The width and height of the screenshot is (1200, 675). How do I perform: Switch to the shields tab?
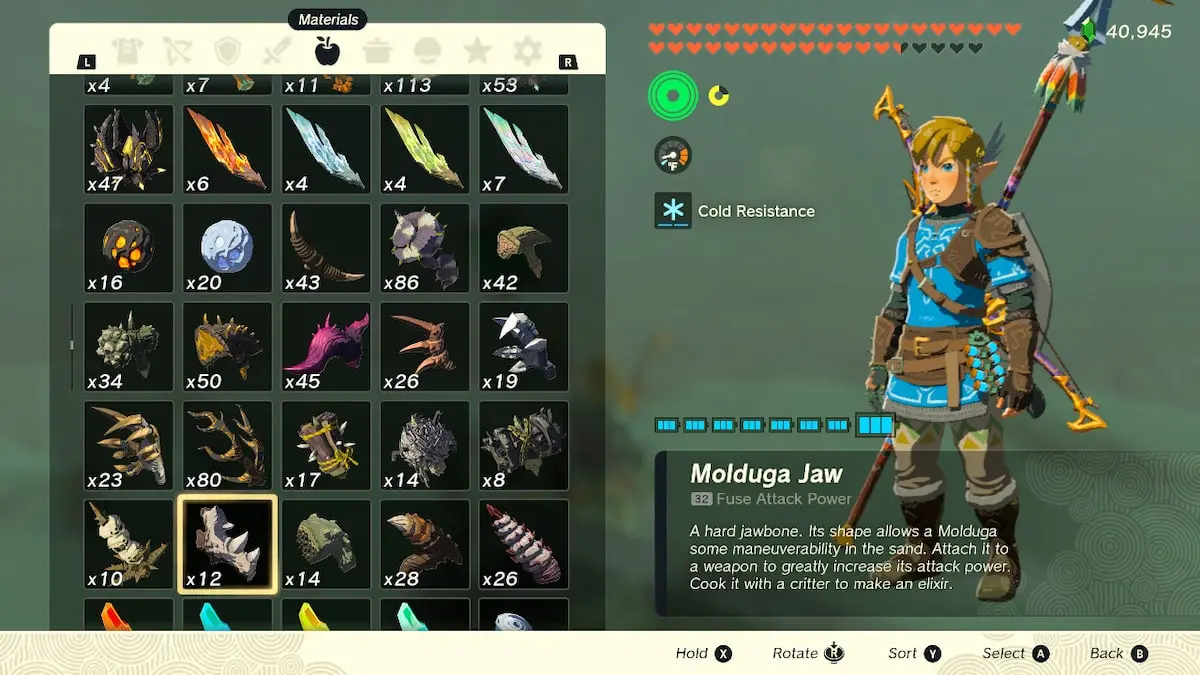(x=228, y=51)
